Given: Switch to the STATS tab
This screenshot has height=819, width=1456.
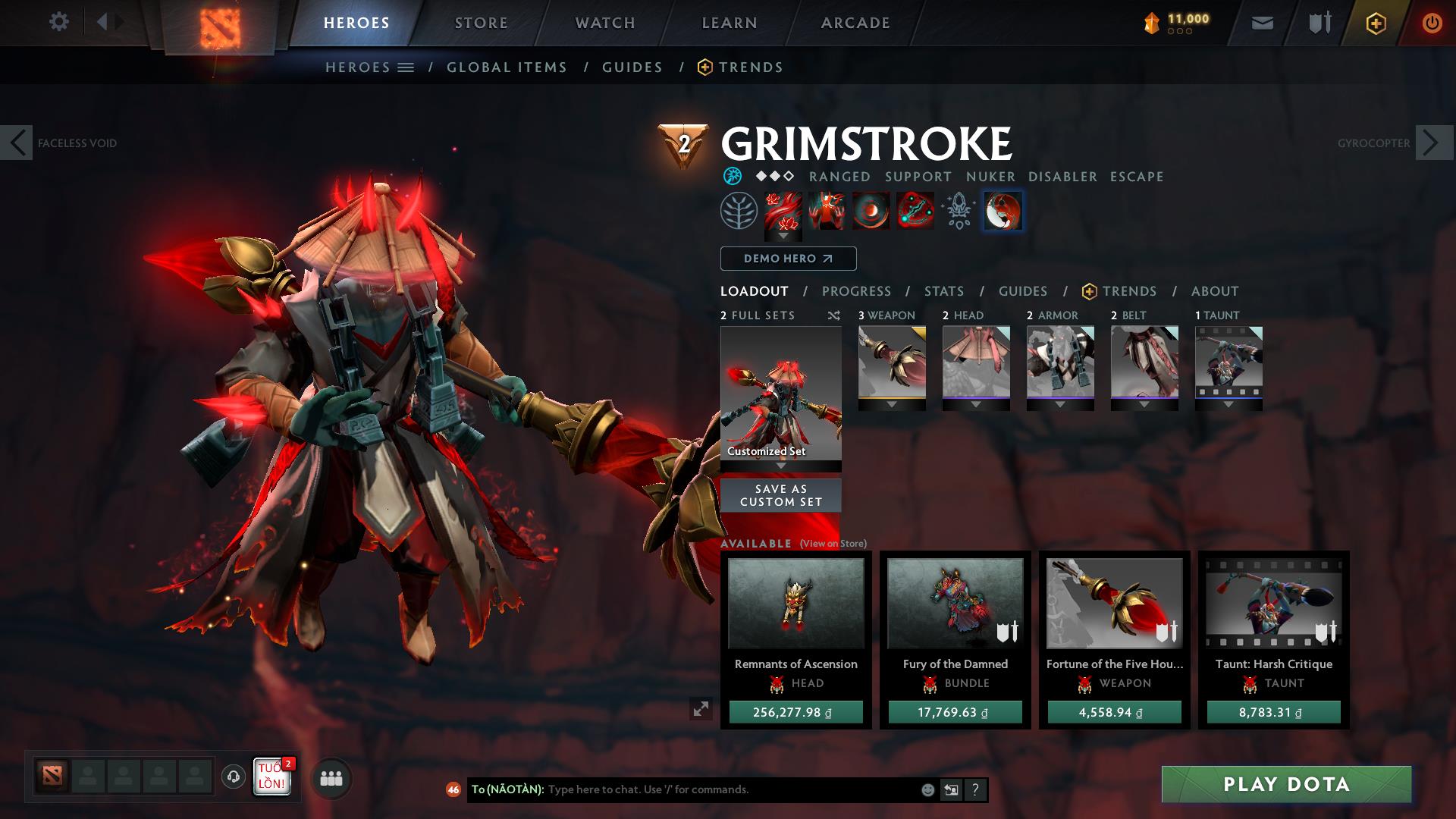Looking at the screenshot, I should [x=943, y=291].
